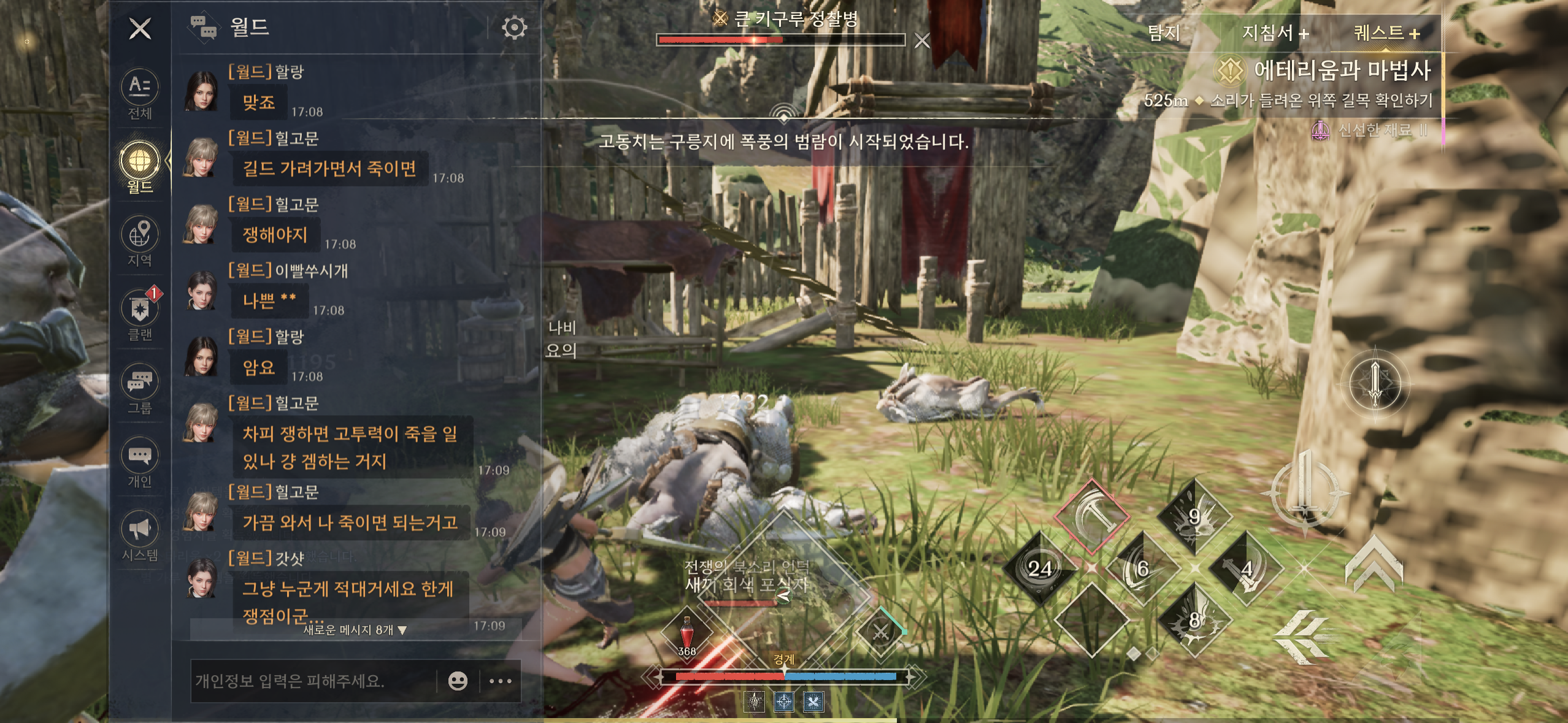Dismiss the 큰 키구루 정찰병 target
Image resolution: width=1568 pixels, height=723 pixels.
921,41
